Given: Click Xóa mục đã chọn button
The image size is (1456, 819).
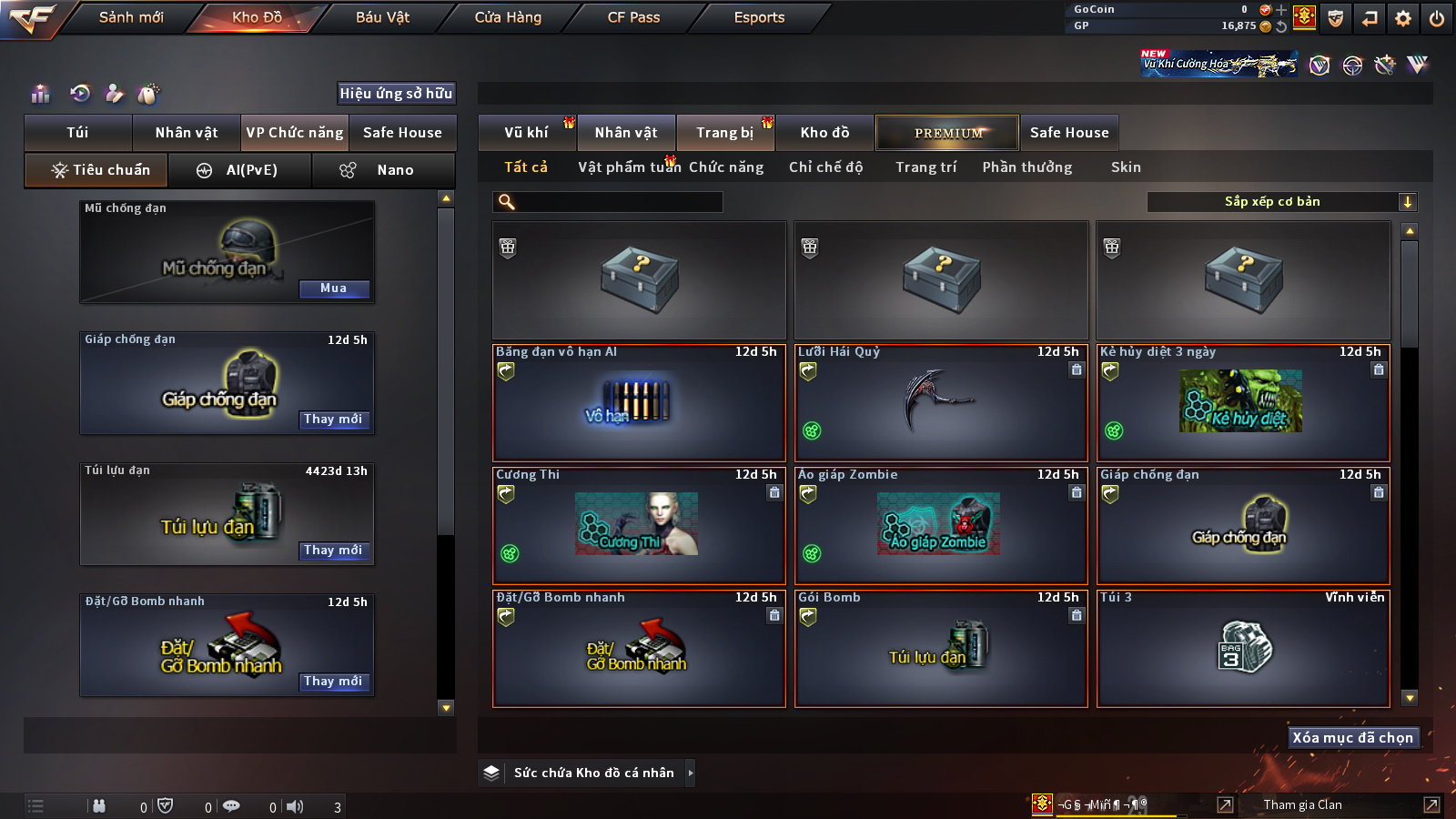Looking at the screenshot, I should click(x=1352, y=738).
